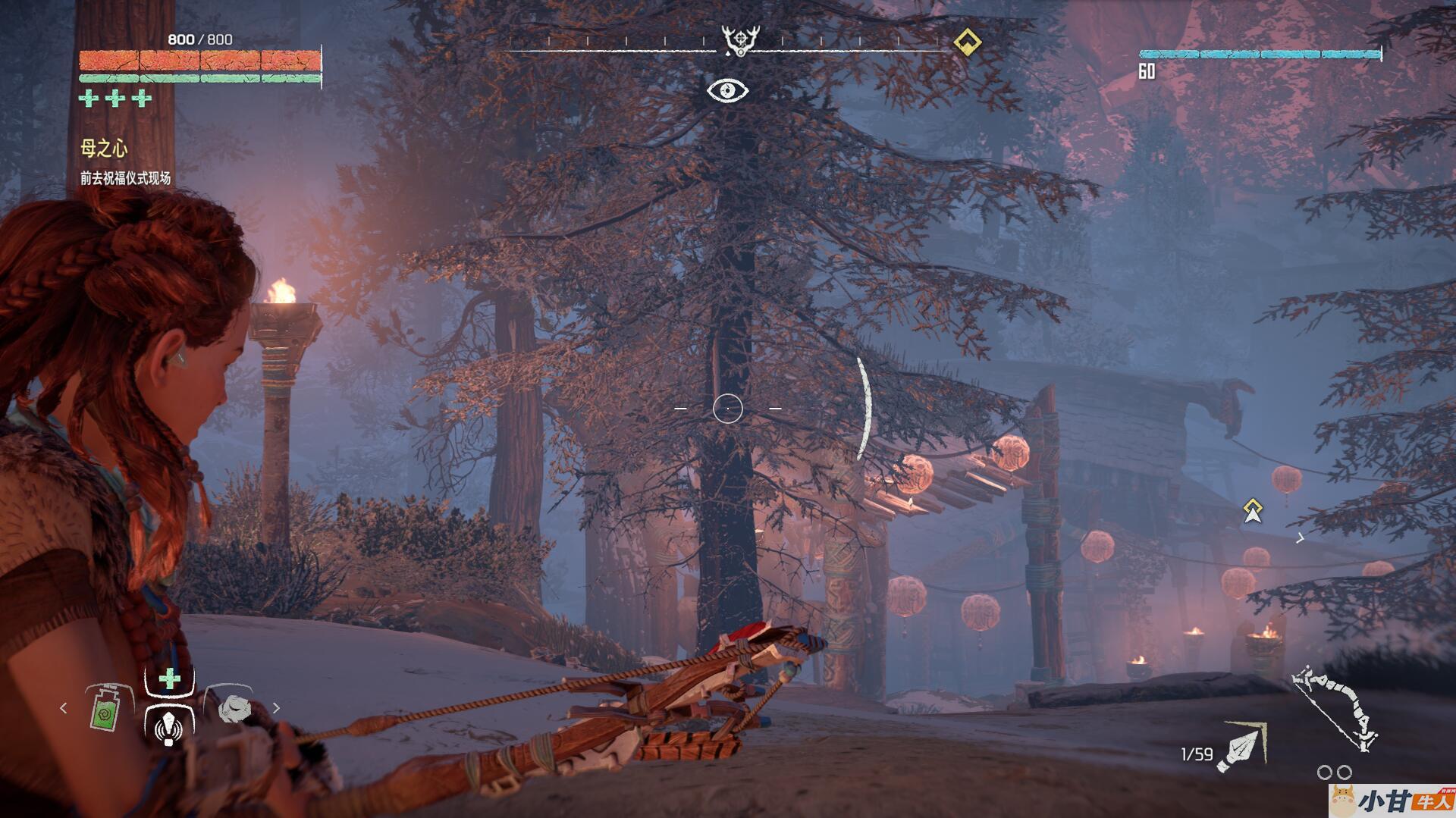Image resolution: width=1456 pixels, height=818 pixels.
Task: Click the 小甘牛人 watermark logo
Action: pos(1392,801)
